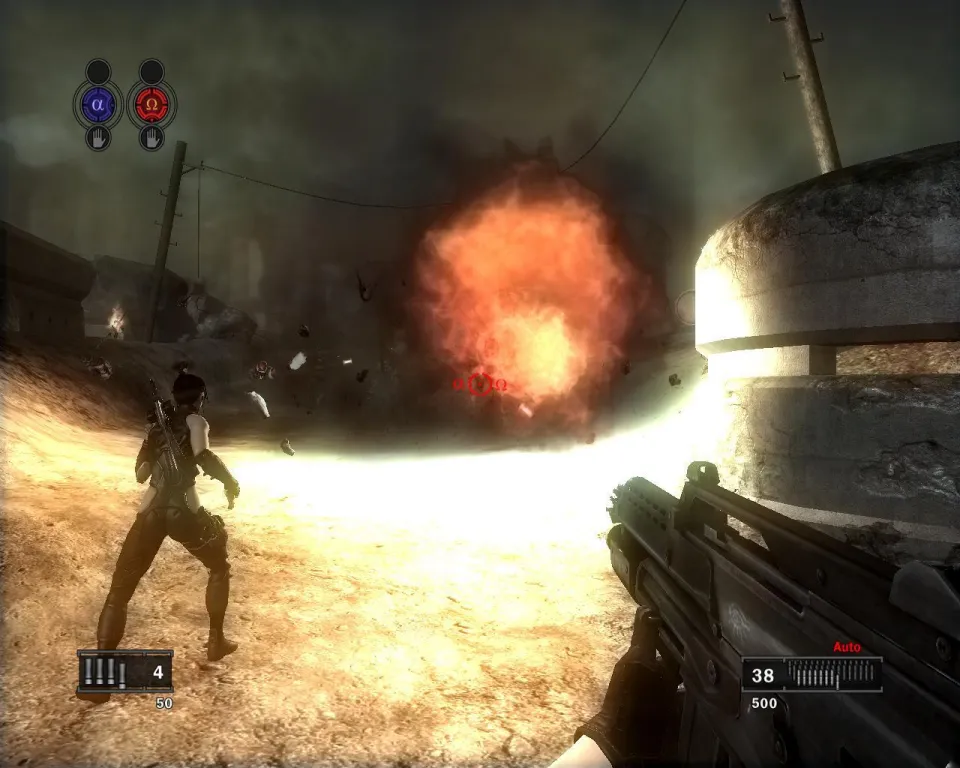The width and height of the screenshot is (960, 768).
Task: Click the hand icon beneath the Alpha emblem
Action: tap(98, 138)
